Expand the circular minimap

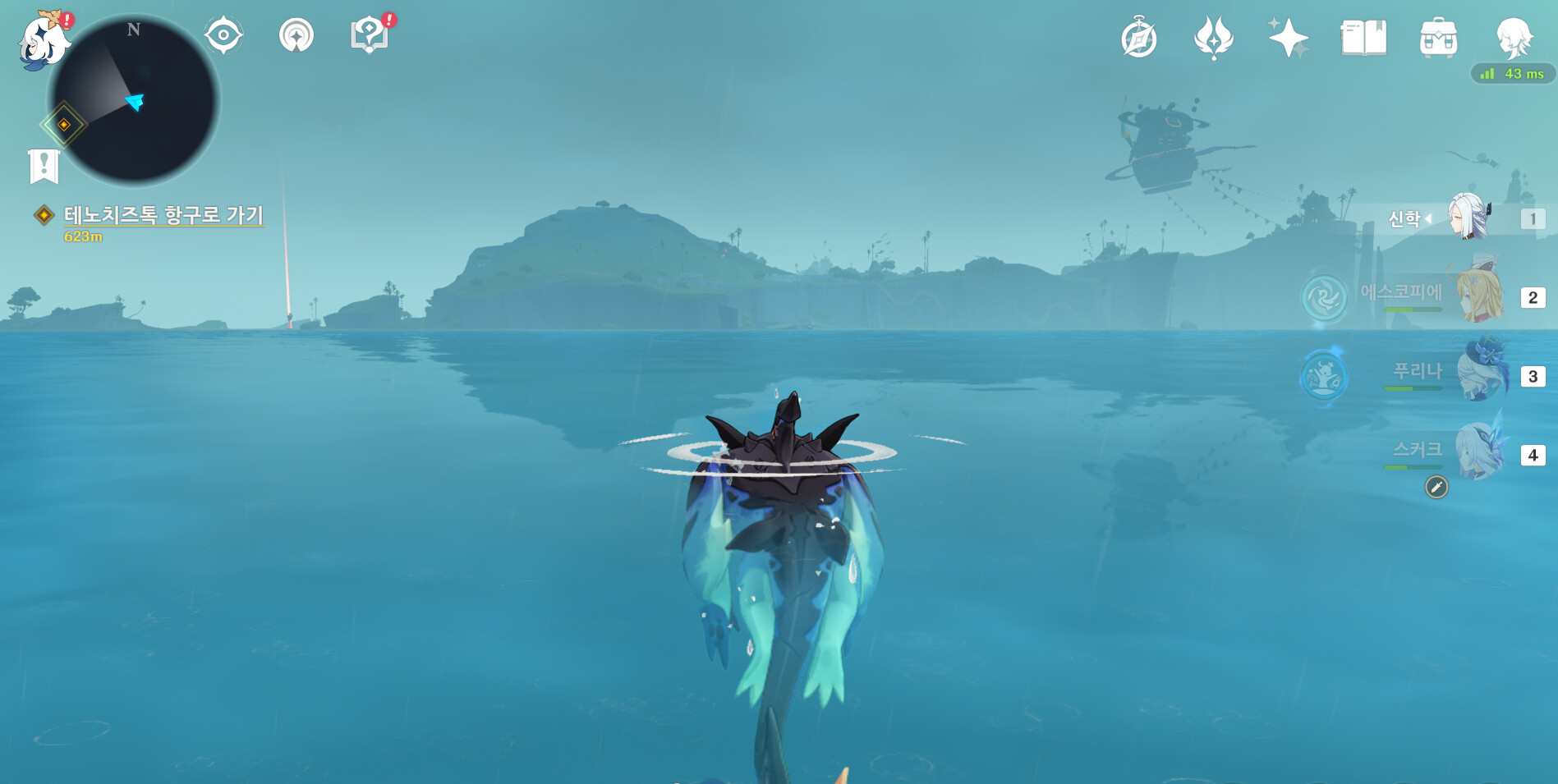coord(134,101)
